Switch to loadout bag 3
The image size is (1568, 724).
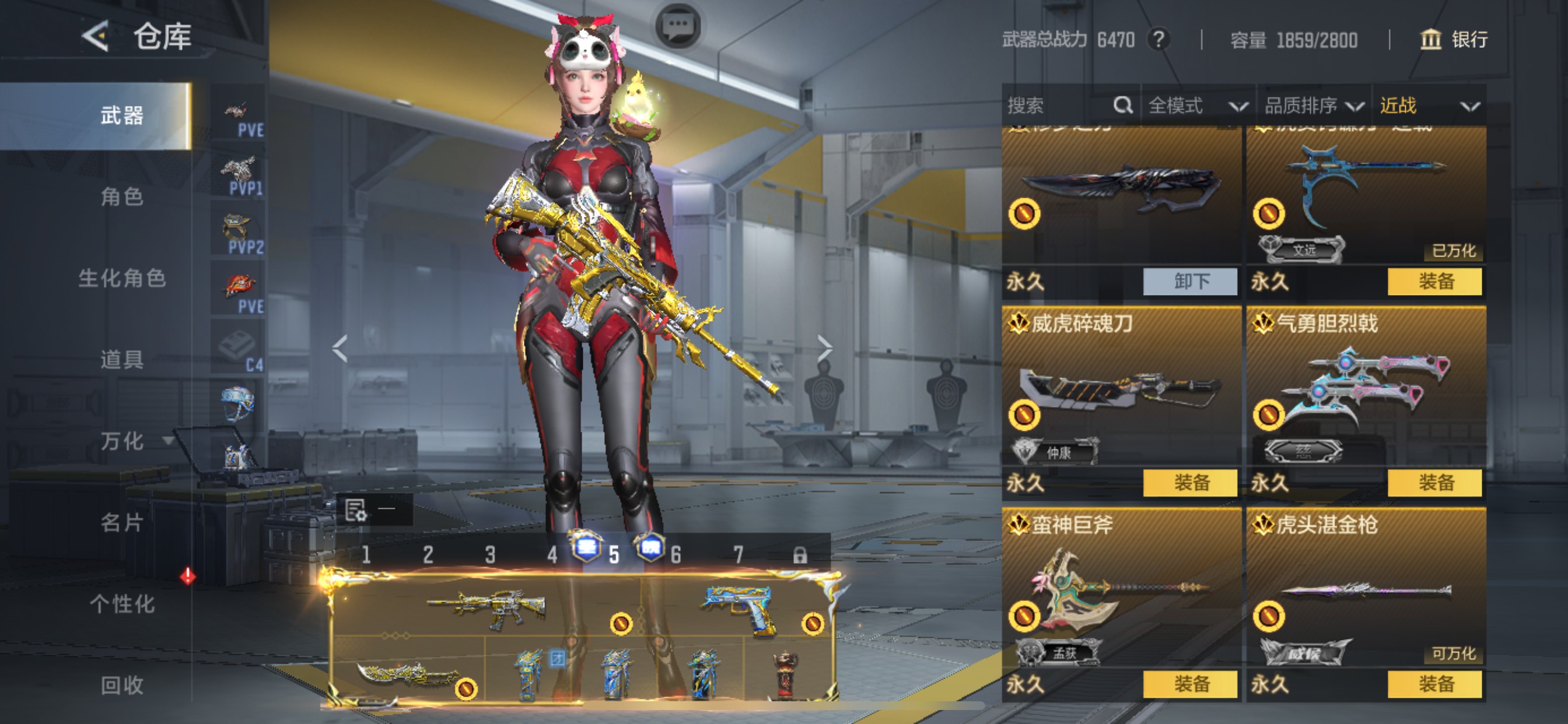(x=490, y=555)
